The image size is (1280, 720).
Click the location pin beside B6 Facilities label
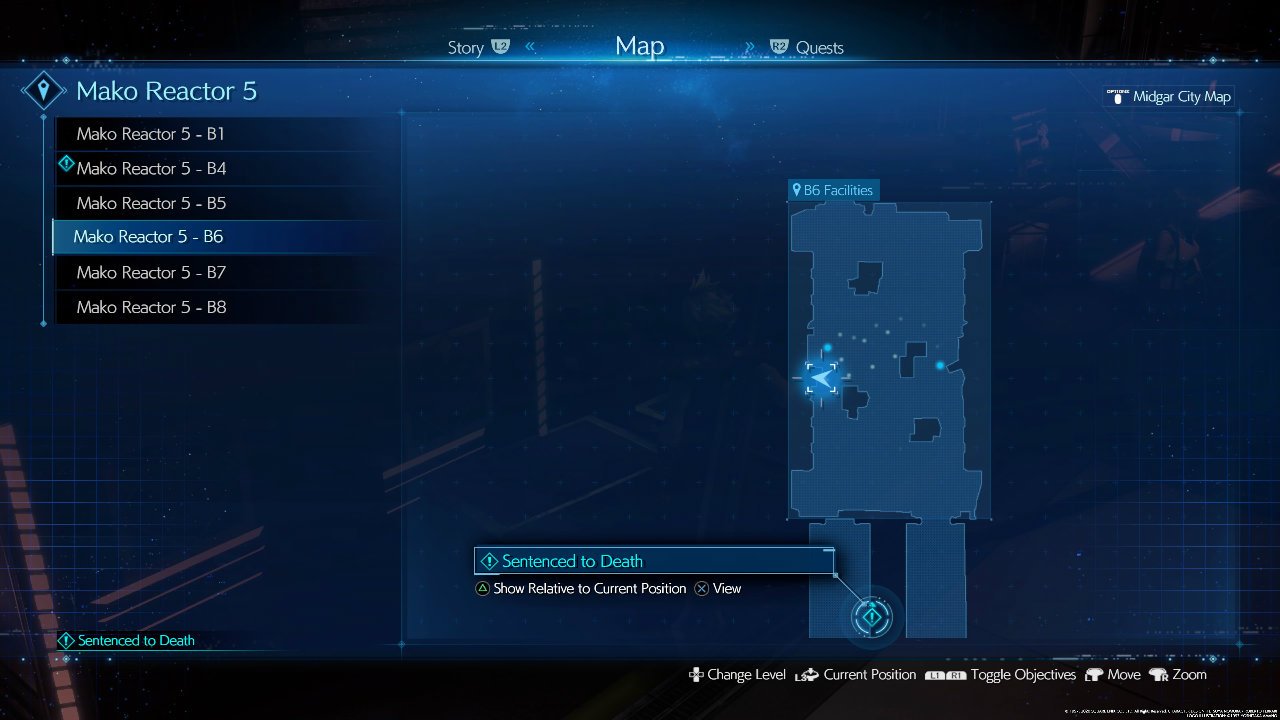point(797,189)
